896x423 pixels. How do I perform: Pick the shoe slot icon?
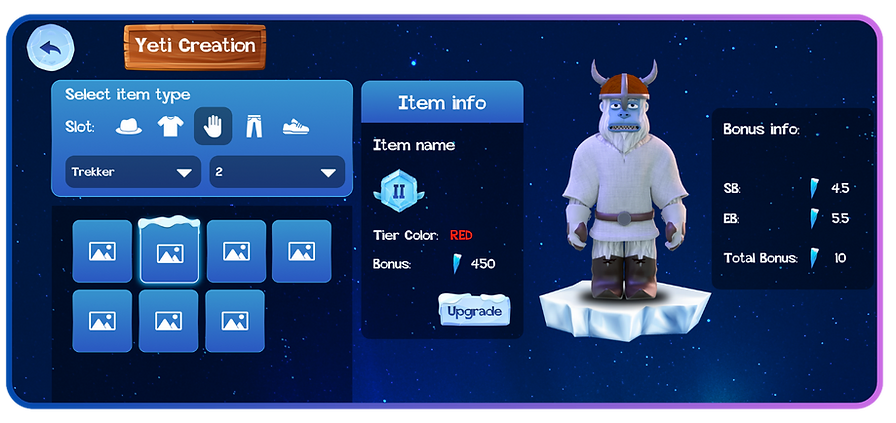pyautogui.click(x=296, y=127)
